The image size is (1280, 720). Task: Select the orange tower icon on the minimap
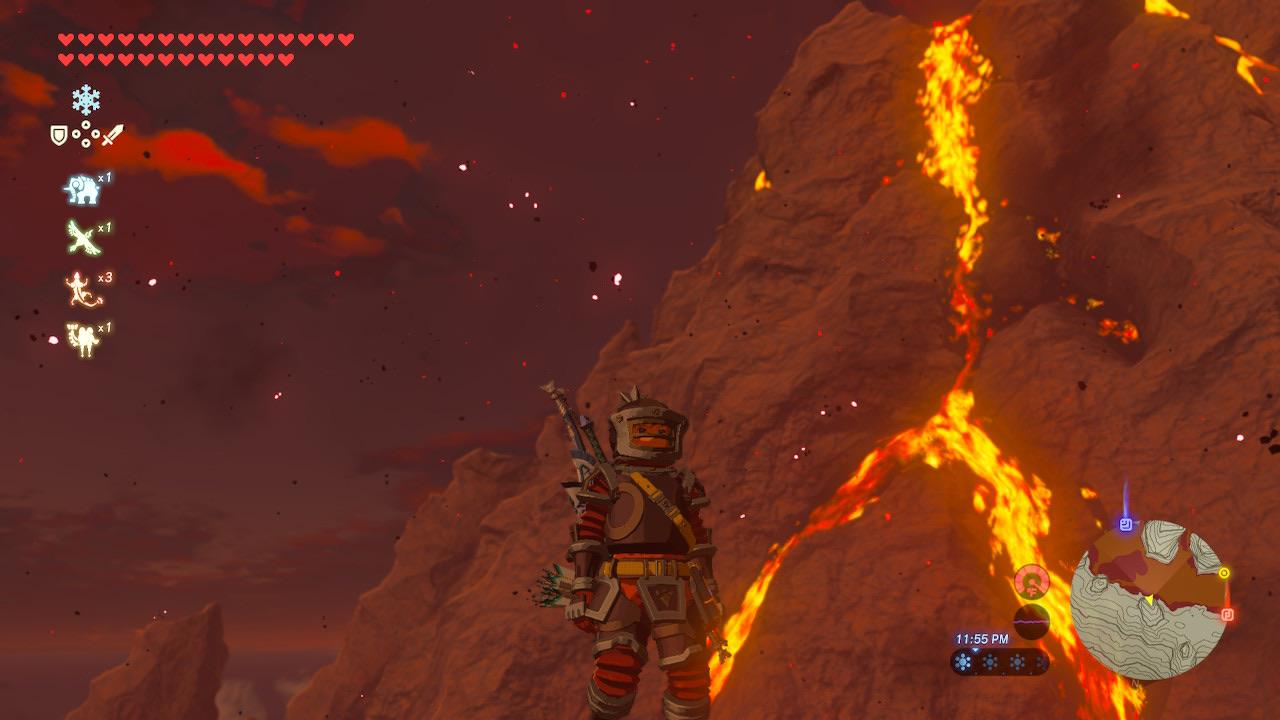click(1227, 614)
